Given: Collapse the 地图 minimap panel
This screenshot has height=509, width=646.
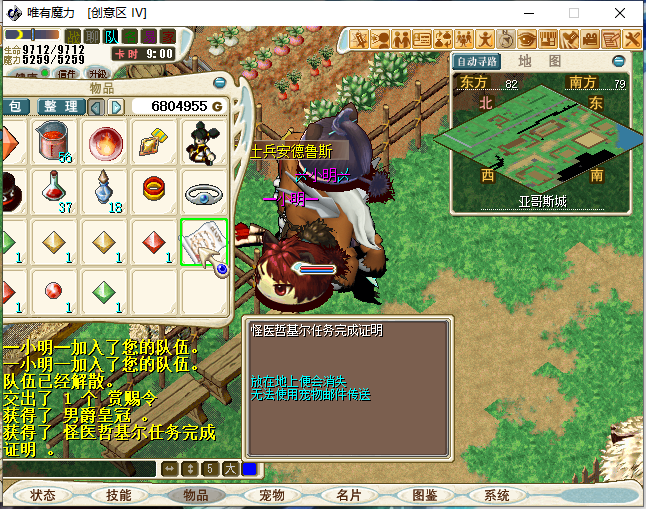Looking at the screenshot, I should [x=618, y=61].
